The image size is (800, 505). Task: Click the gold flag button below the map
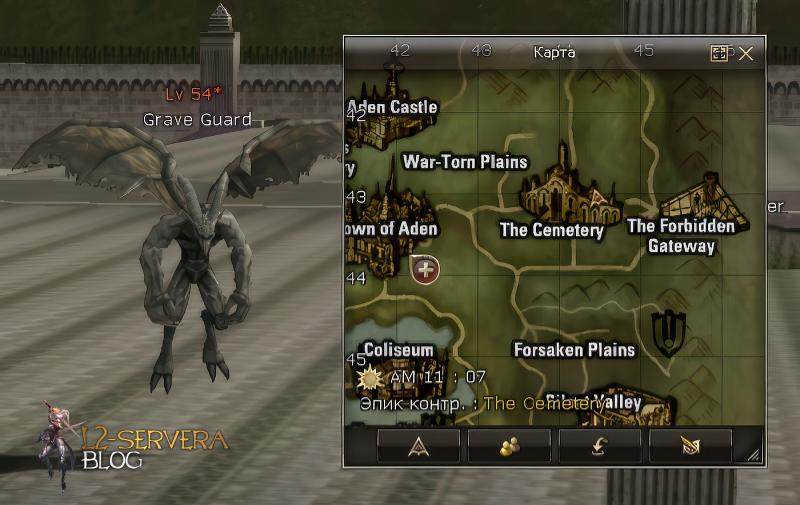click(690, 447)
